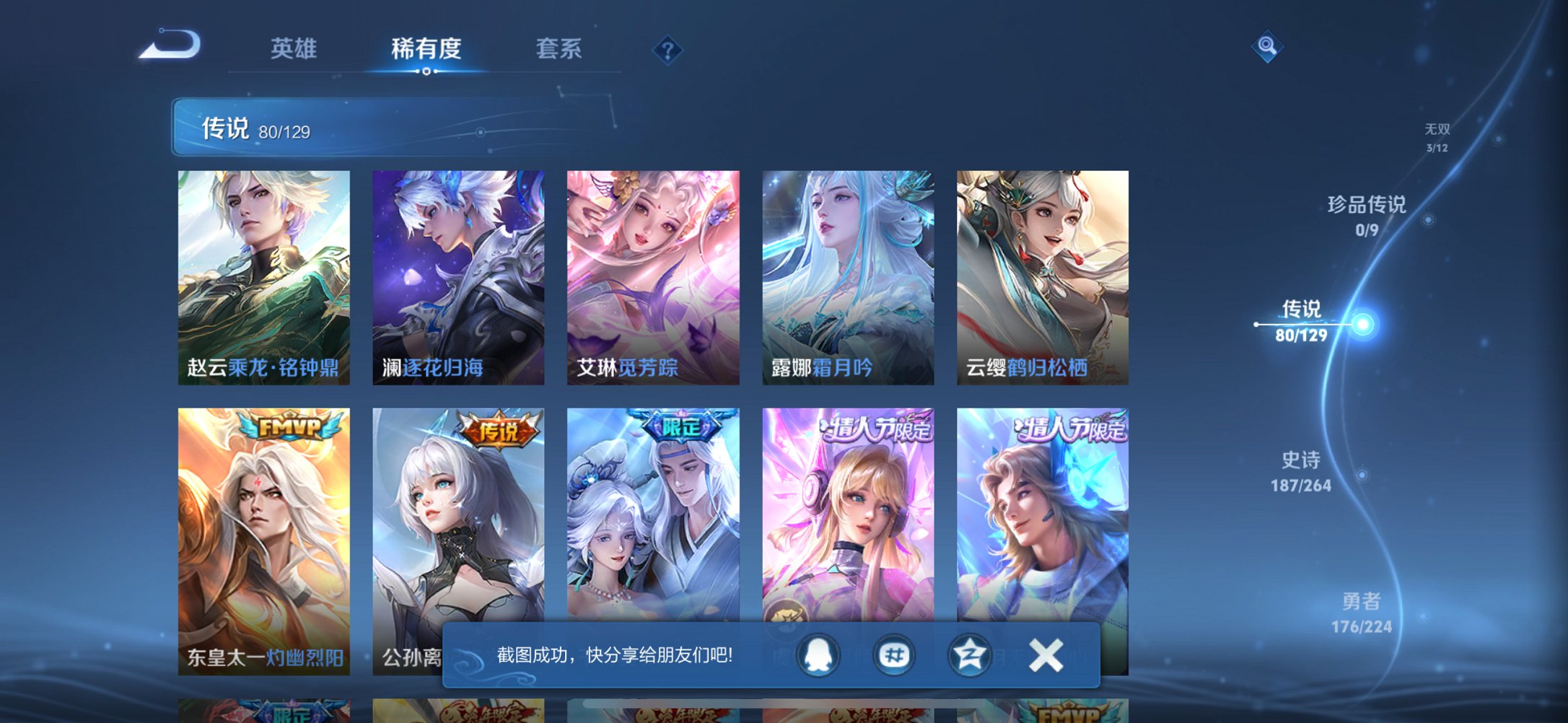Click the help question mark icon

[x=667, y=51]
